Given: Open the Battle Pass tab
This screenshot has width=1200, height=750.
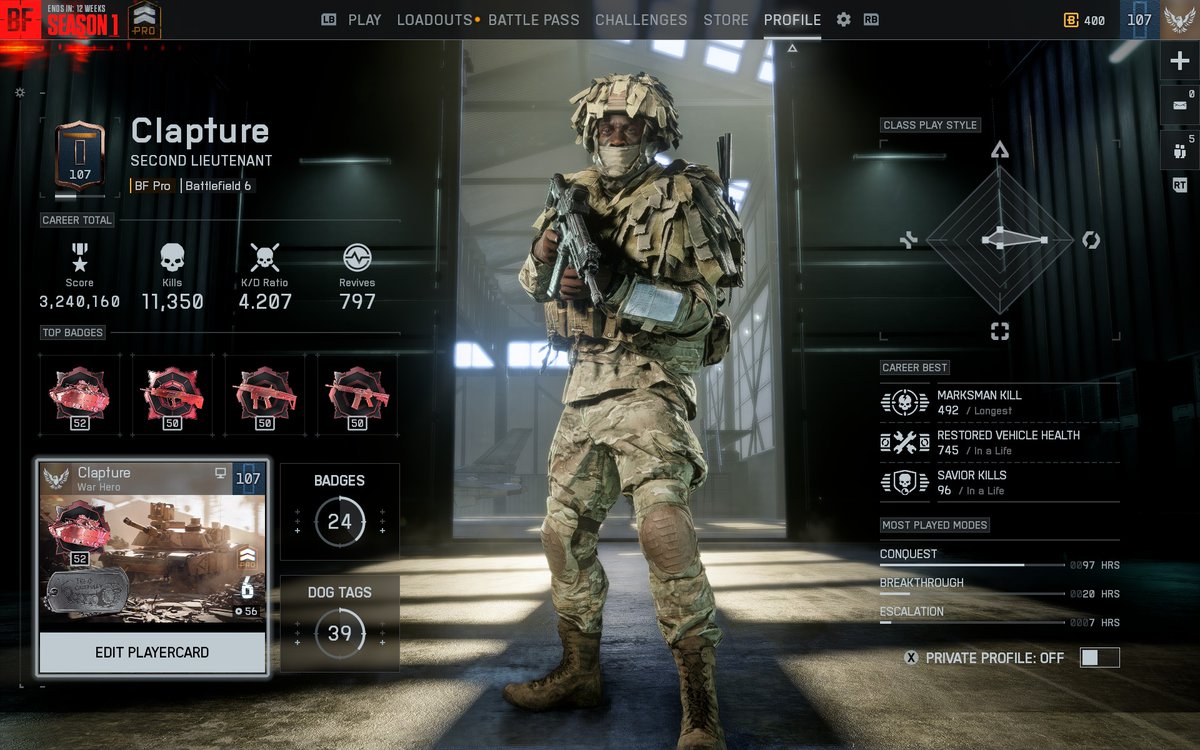Looking at the screenshot, I should (x=535, y=20).
